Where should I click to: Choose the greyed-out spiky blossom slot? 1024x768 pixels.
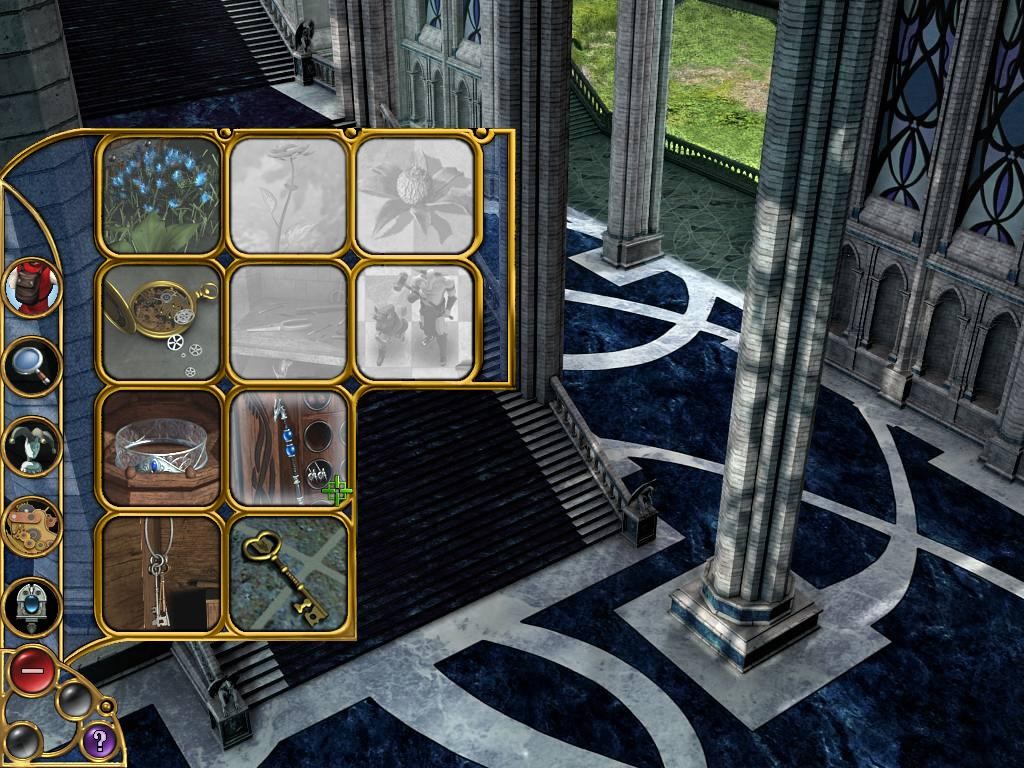(x=415, y=195)
